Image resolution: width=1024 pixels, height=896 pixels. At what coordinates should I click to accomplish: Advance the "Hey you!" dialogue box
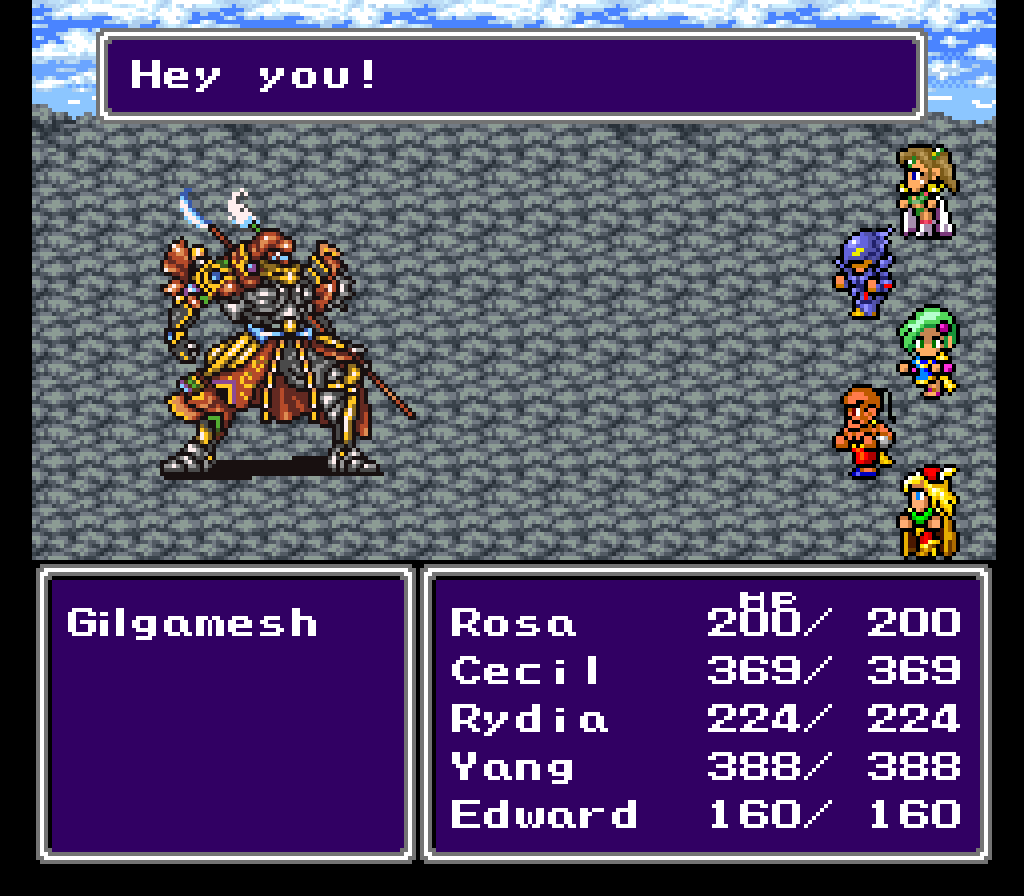coord(510,76)
